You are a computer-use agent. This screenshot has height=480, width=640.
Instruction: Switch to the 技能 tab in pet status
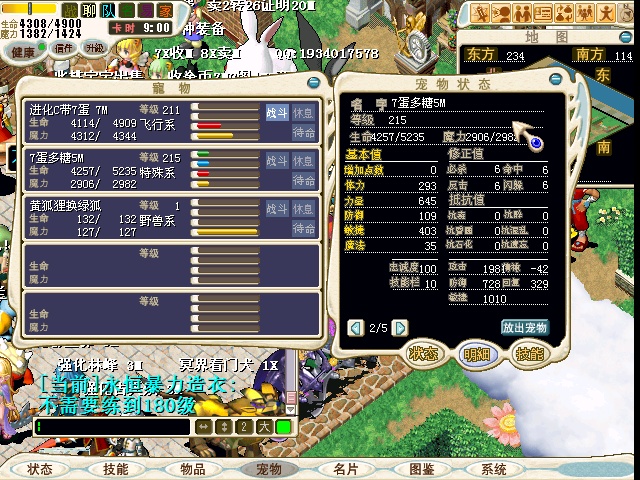tap(528, 354)
